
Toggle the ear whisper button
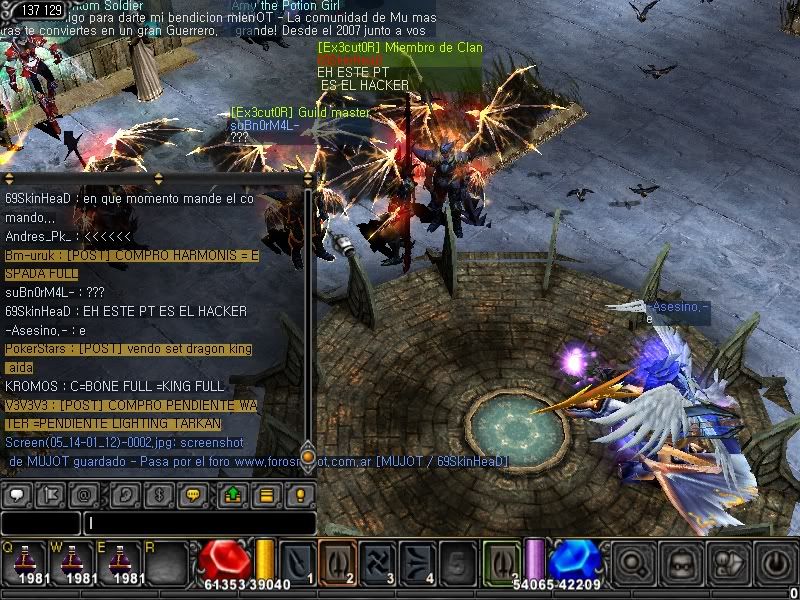(x=125, y=495)
